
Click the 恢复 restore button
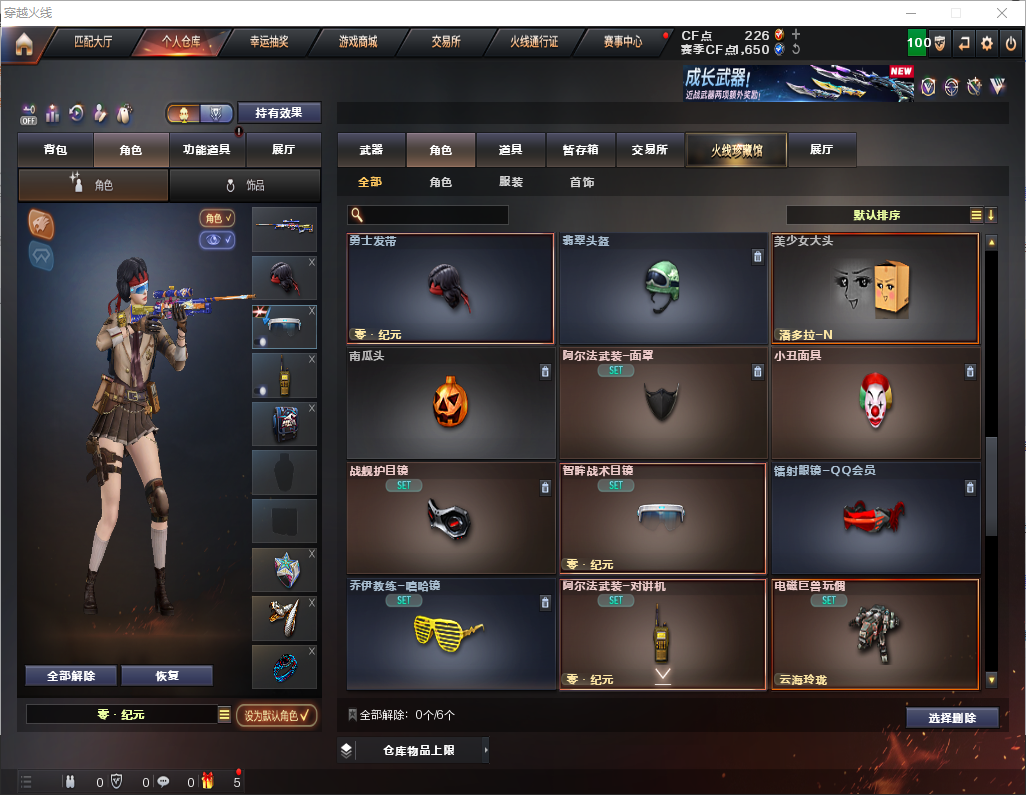(x=167, y=676)
